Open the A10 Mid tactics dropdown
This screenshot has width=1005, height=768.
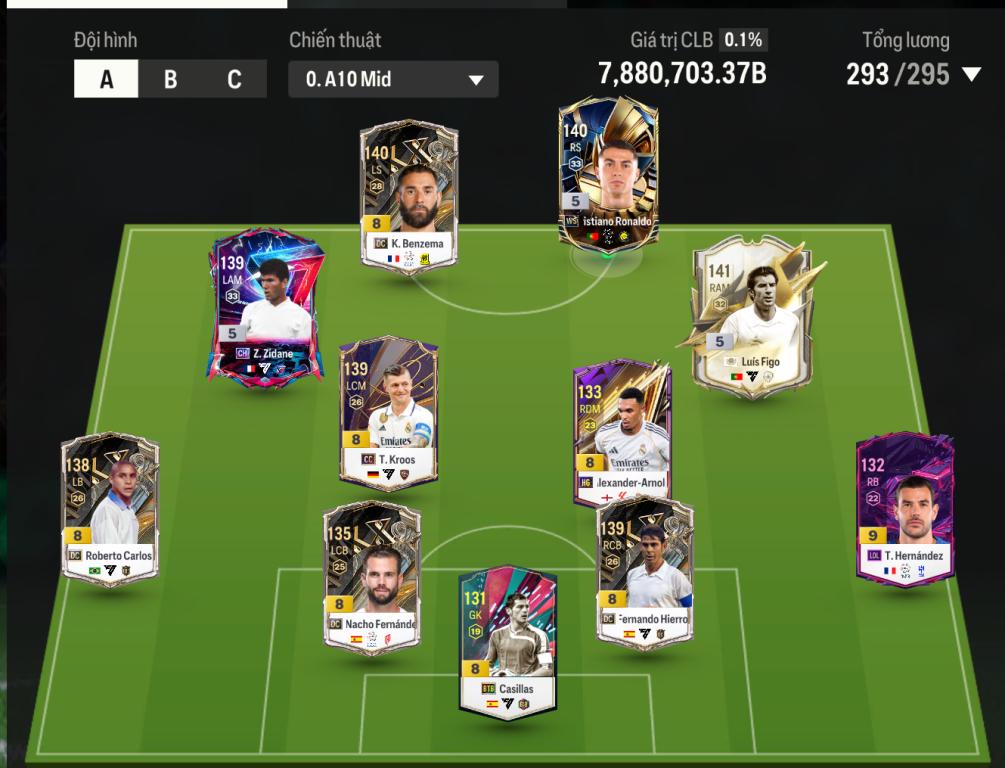pyautogui.click(x=393, y=79)
